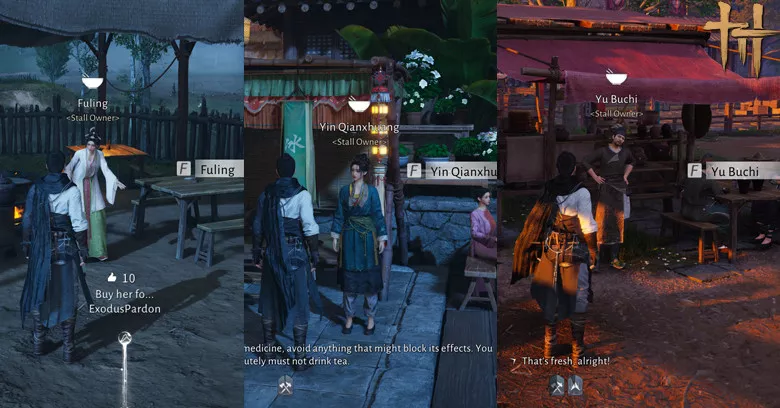
Task: Click the bowl icon above Yin Qianxuang
Action: point(358,104)
